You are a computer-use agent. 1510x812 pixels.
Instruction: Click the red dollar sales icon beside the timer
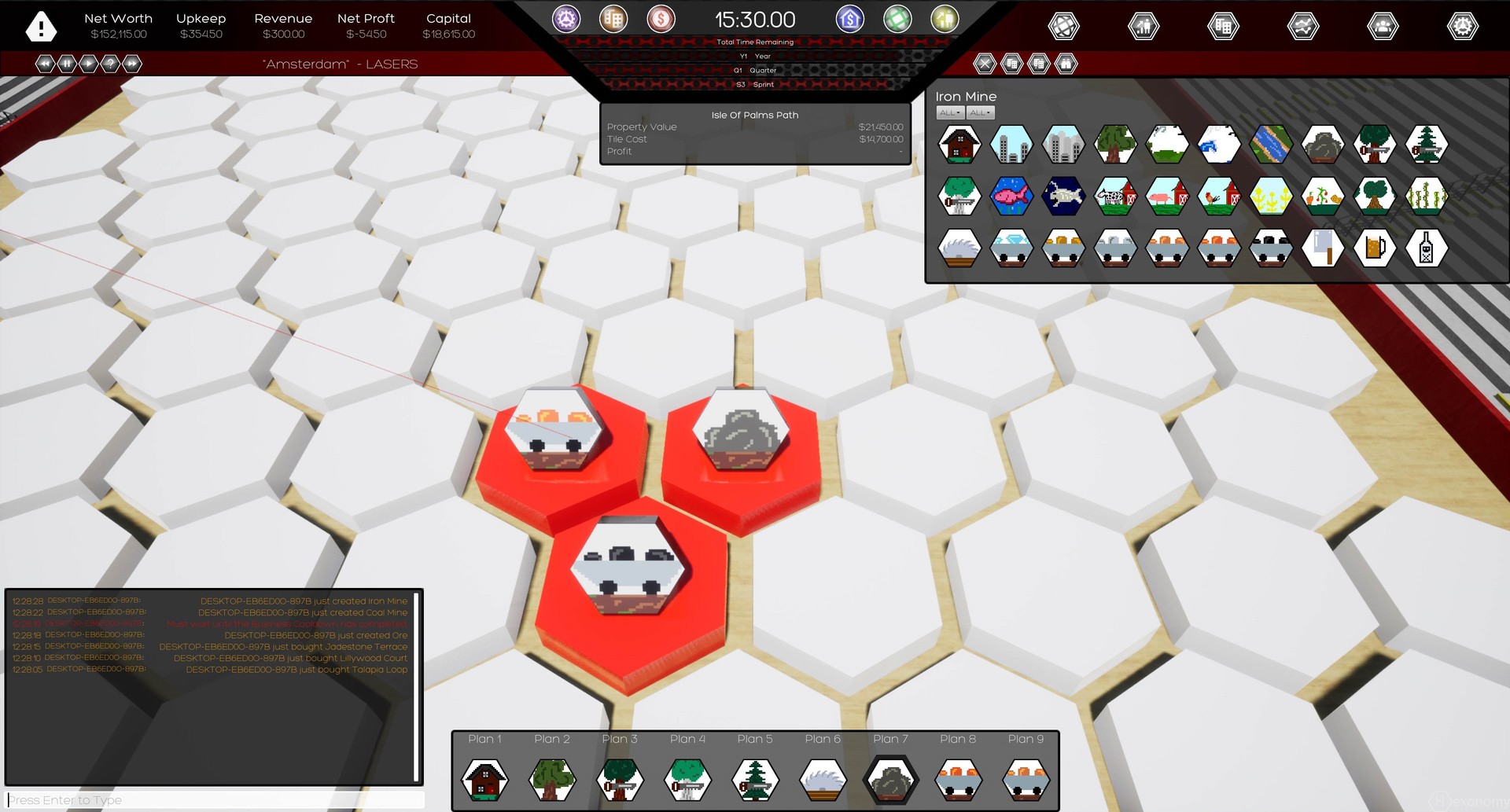pos(661,19)
